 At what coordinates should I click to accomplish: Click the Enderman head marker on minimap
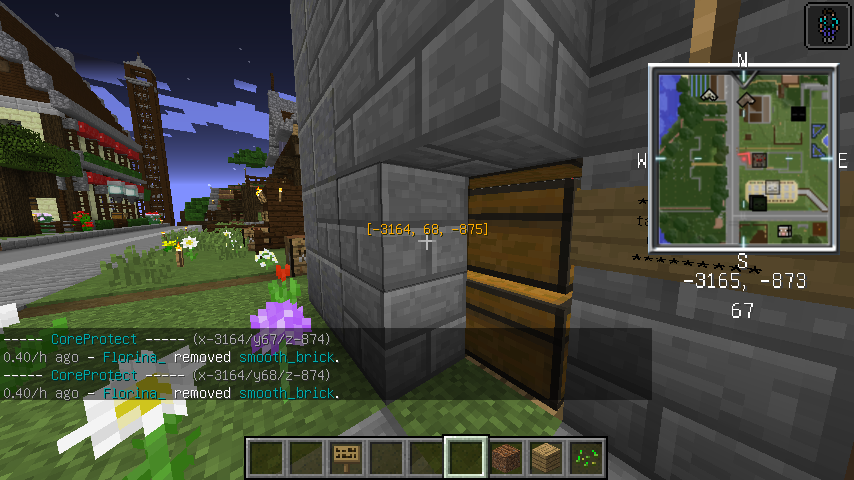[797, 114]
